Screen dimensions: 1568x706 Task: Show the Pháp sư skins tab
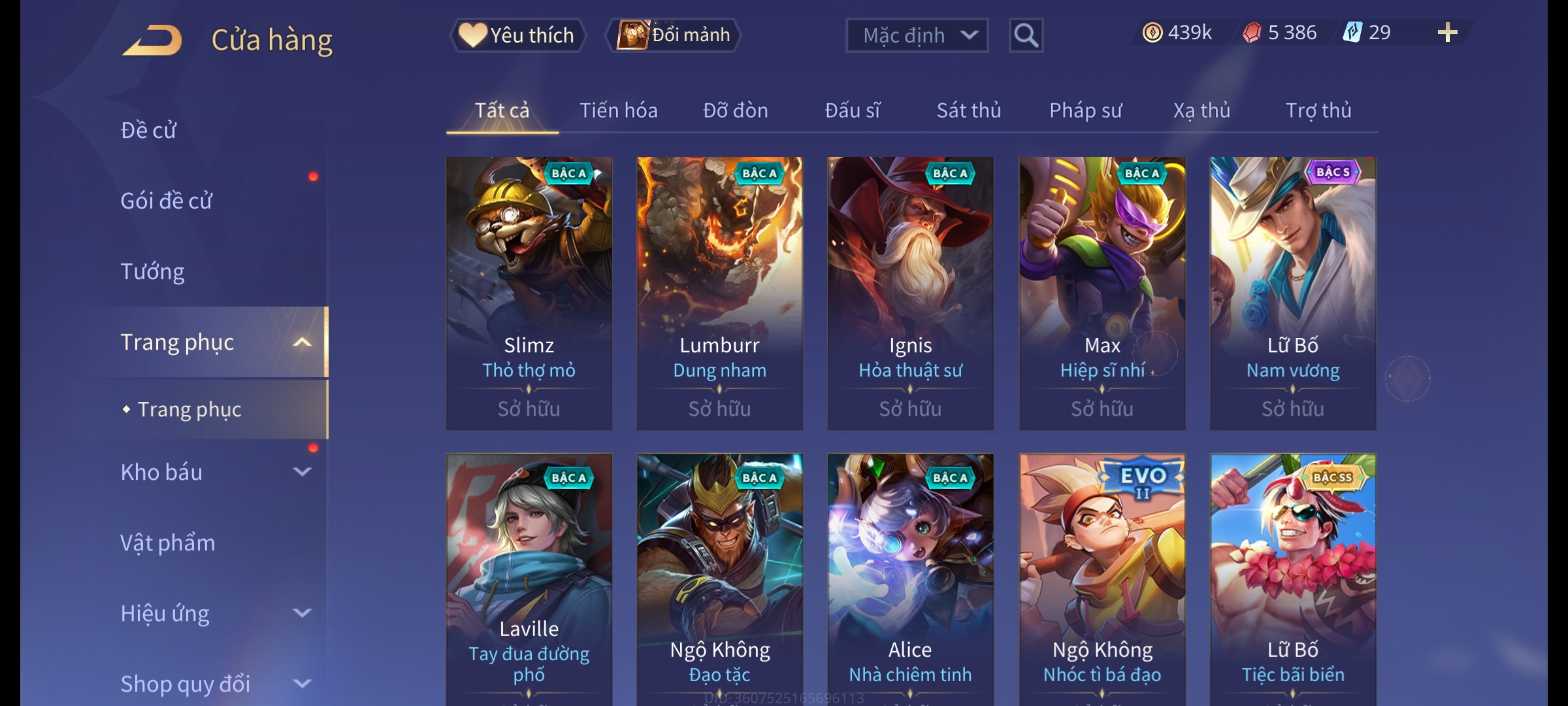pyautogui.click(x=1085, y=110)
